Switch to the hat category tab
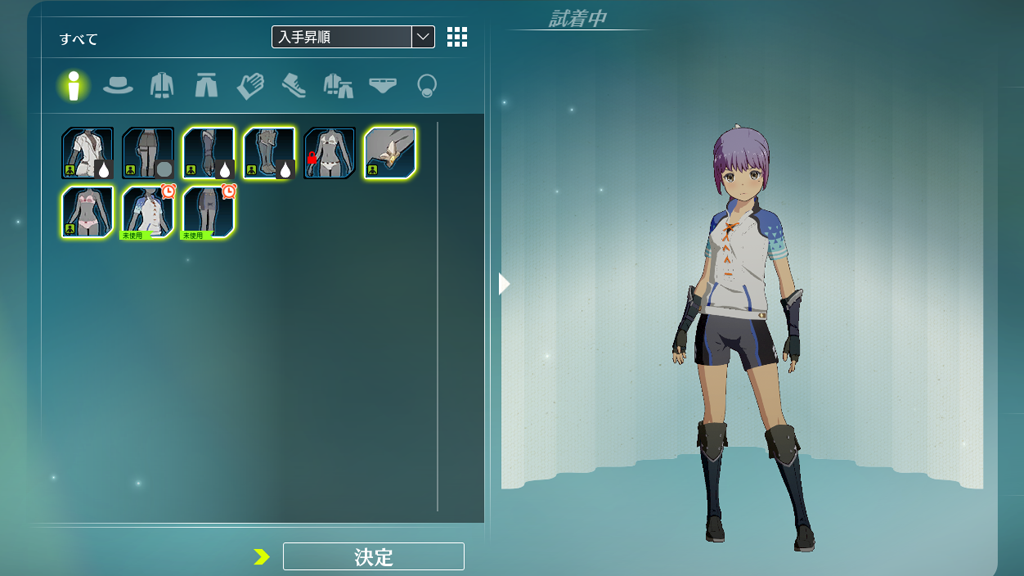Image resolution: width=1024 pixels, height=576 pixels. pyautogui.click(x=118, y=86)
